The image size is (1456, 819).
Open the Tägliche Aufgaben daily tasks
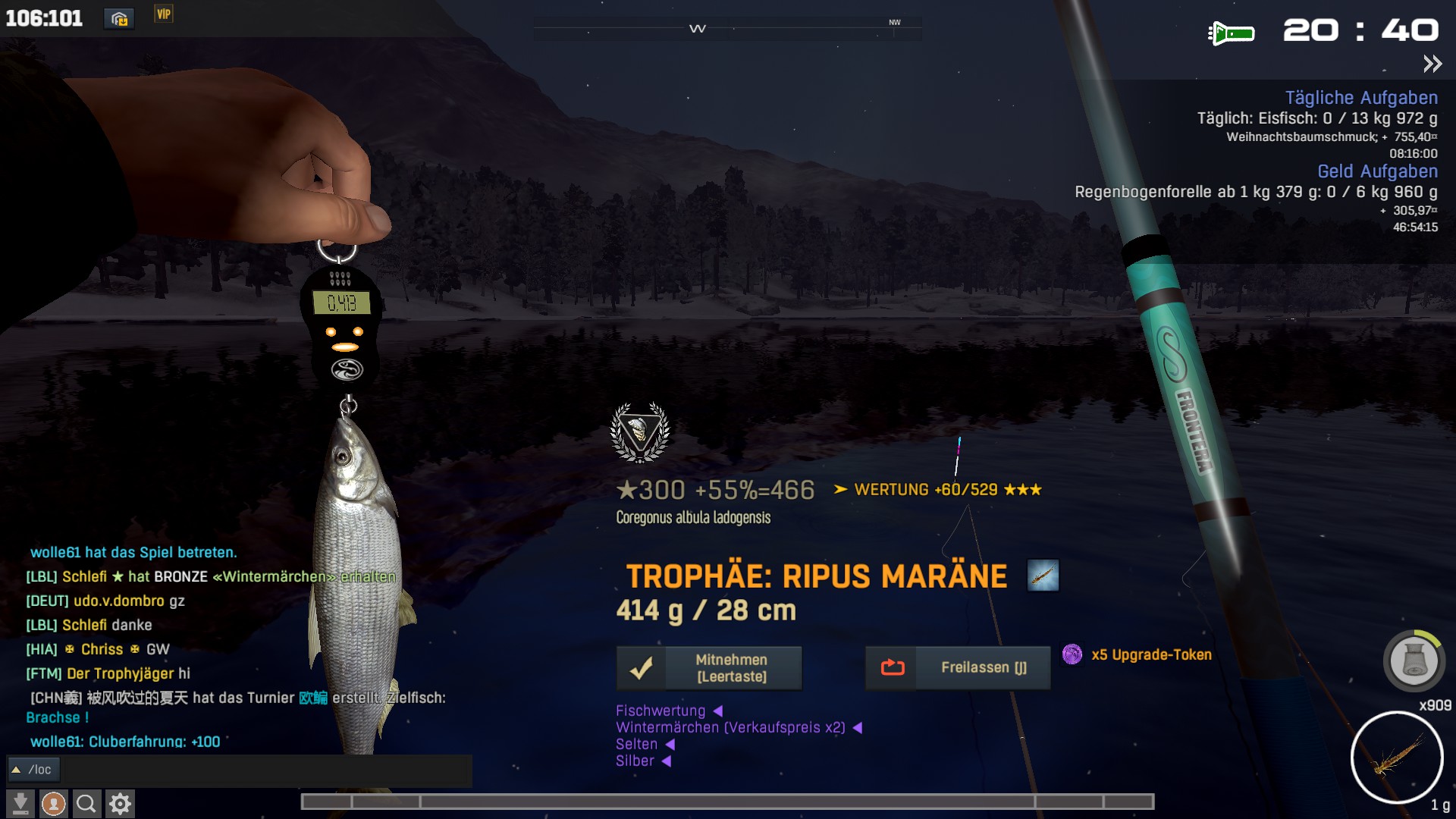[1360, 98]
